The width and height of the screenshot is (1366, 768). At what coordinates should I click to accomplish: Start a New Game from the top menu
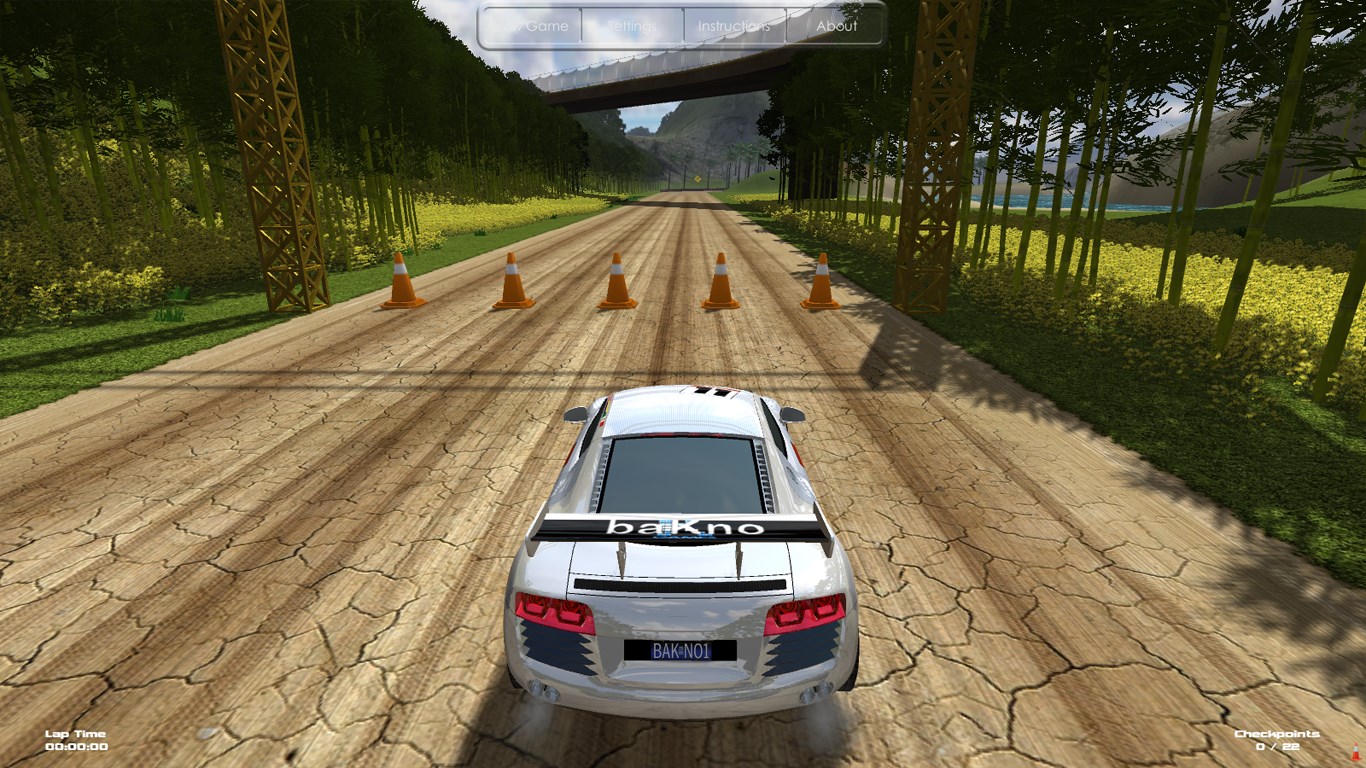532,26
